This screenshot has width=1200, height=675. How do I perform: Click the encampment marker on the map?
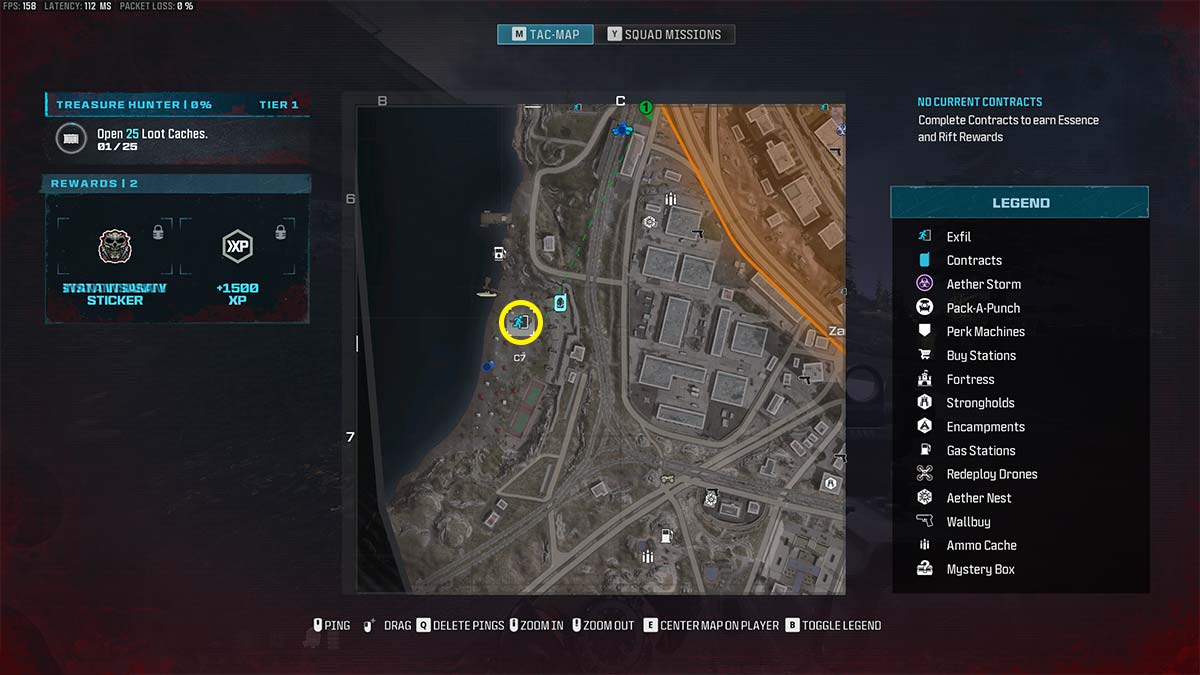(x=830, y=483)
